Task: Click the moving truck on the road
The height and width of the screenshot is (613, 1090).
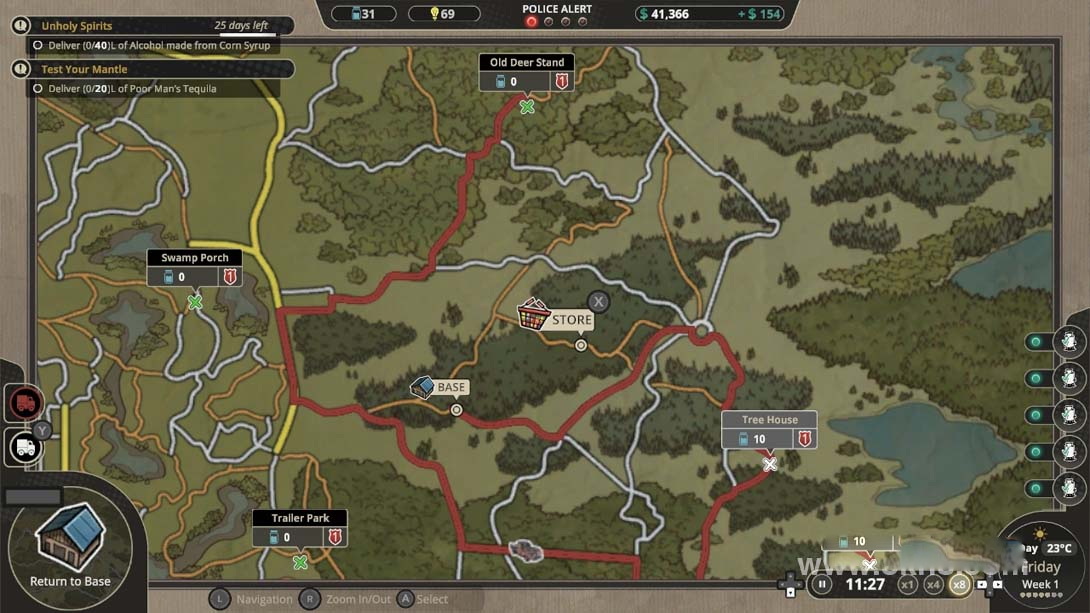Action: (x=525, y=551)
